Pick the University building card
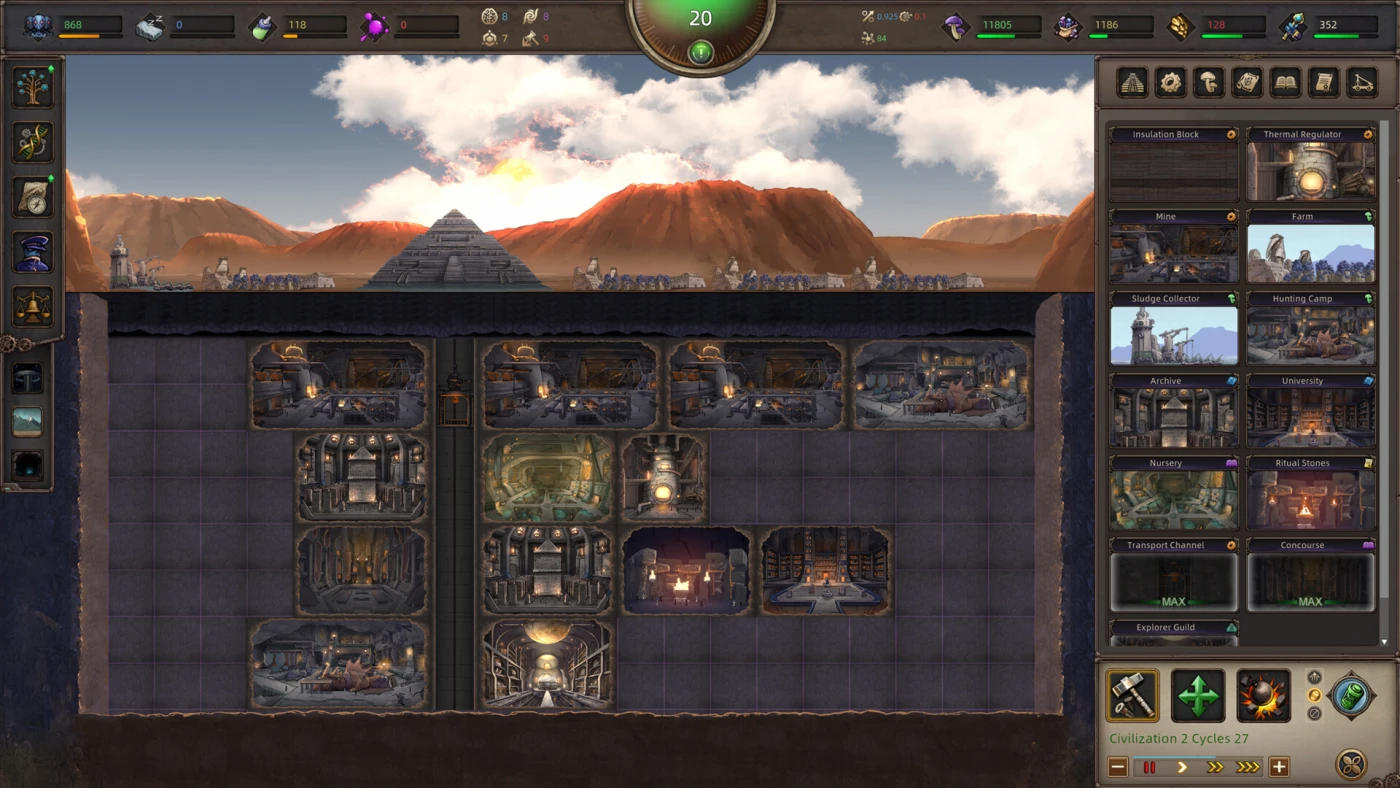The image size is (1400, 788). pos(1310,412)
